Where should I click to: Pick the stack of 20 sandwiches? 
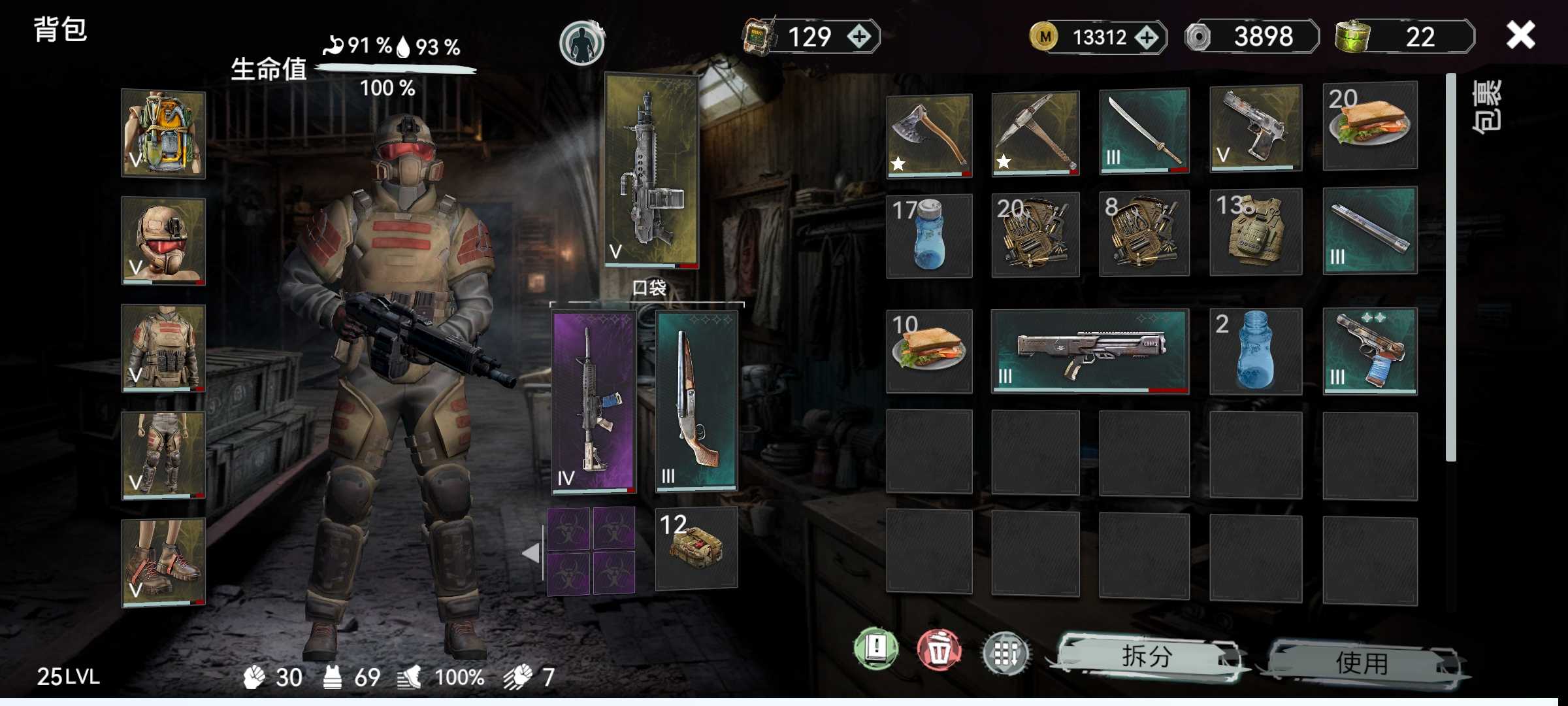[1370, 126]
